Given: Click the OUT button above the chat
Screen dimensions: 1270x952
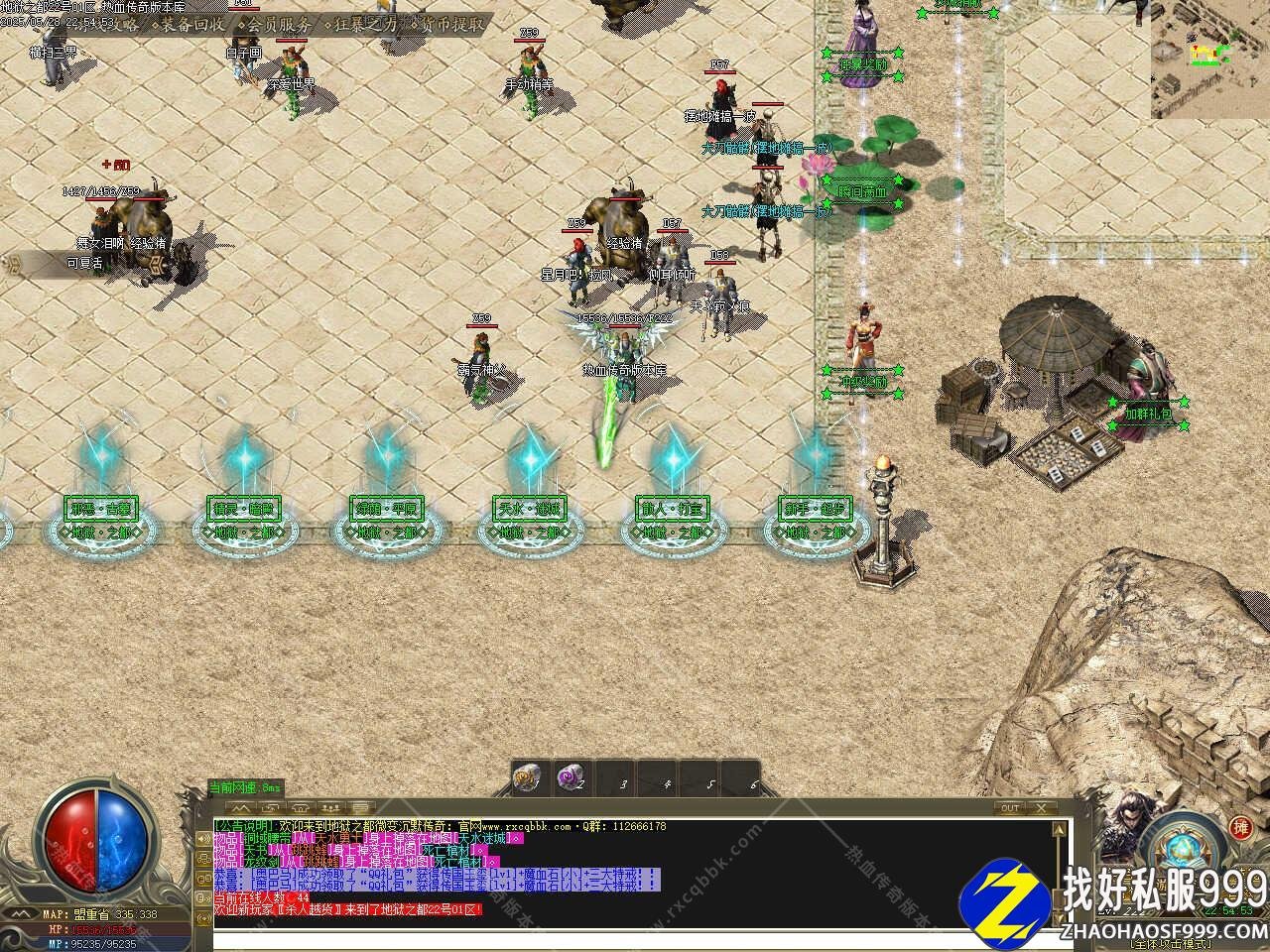Looking at the screenshot, I should (1010, 807).
